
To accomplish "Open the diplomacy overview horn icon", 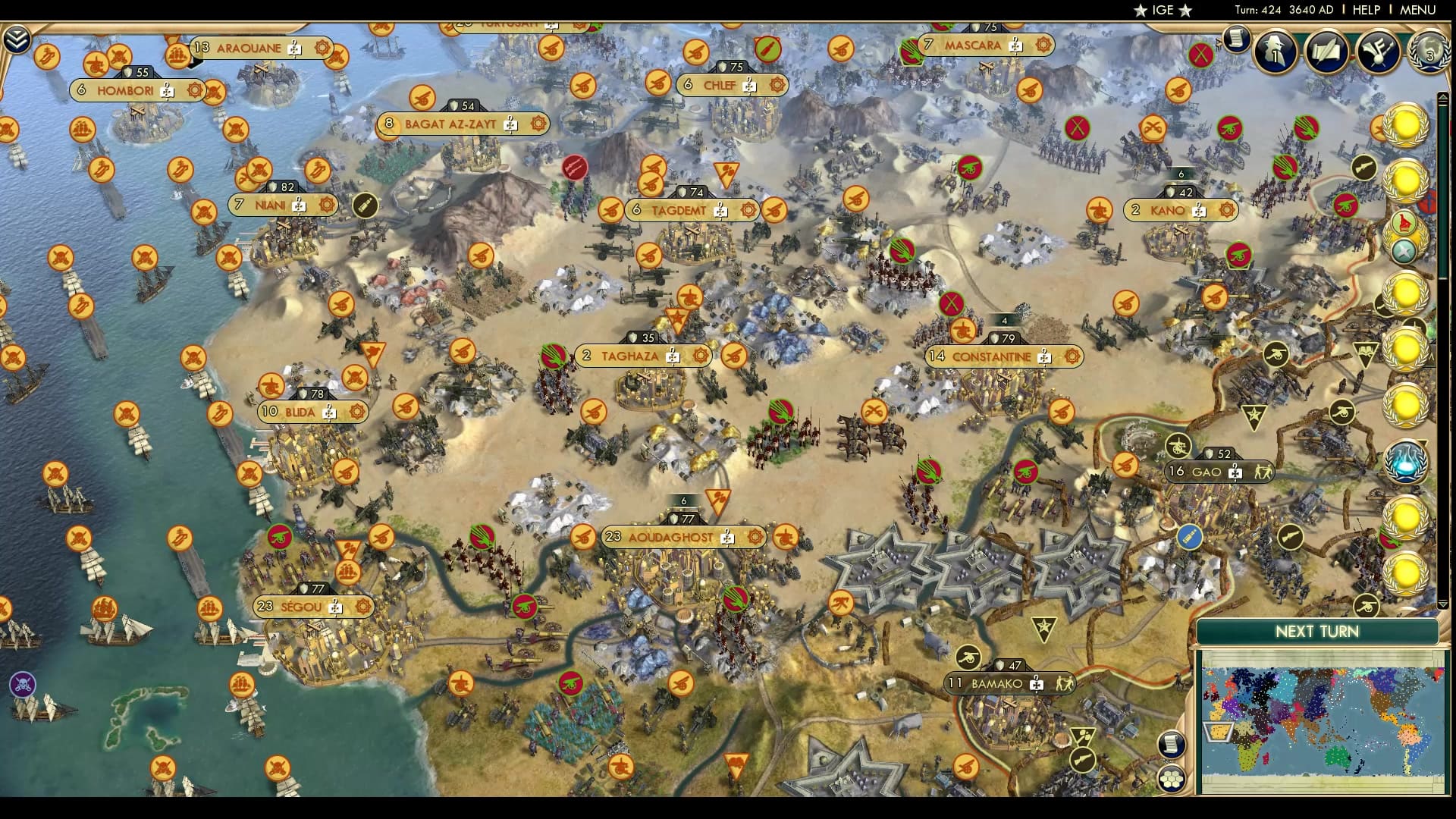I will [x=1378, y=51].
